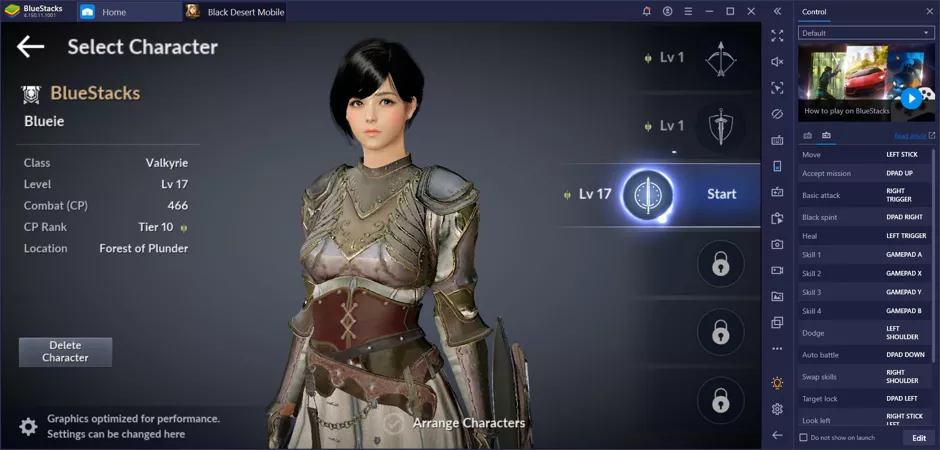Choose the Lv 1 sword-and-shield character slot

[x=720, y=127]
